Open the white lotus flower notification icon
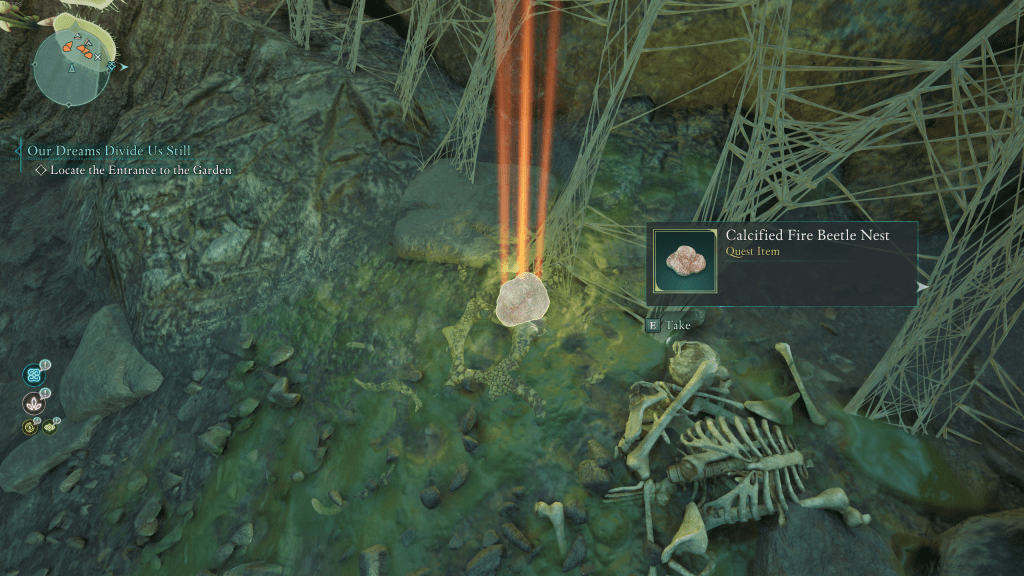 click(33, 403)
